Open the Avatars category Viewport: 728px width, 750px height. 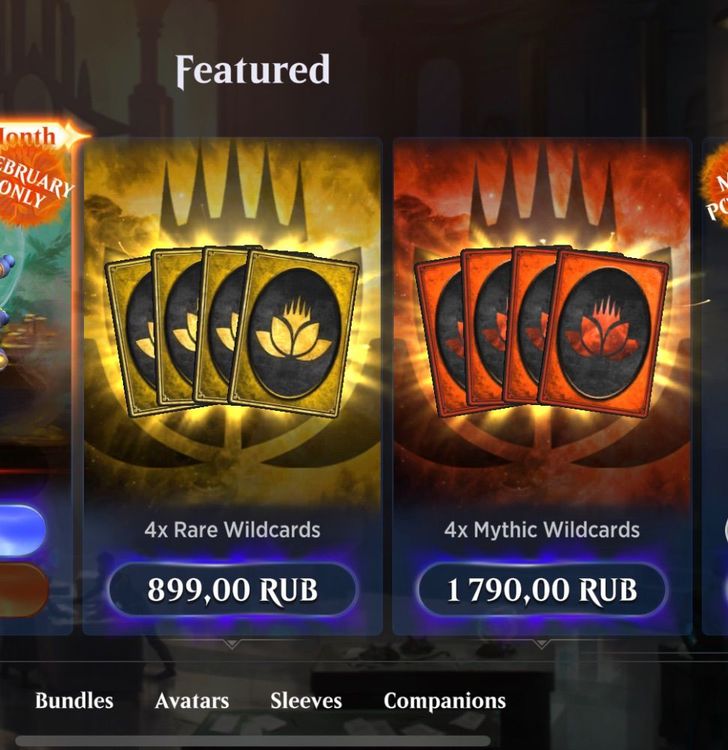(192, 701)
